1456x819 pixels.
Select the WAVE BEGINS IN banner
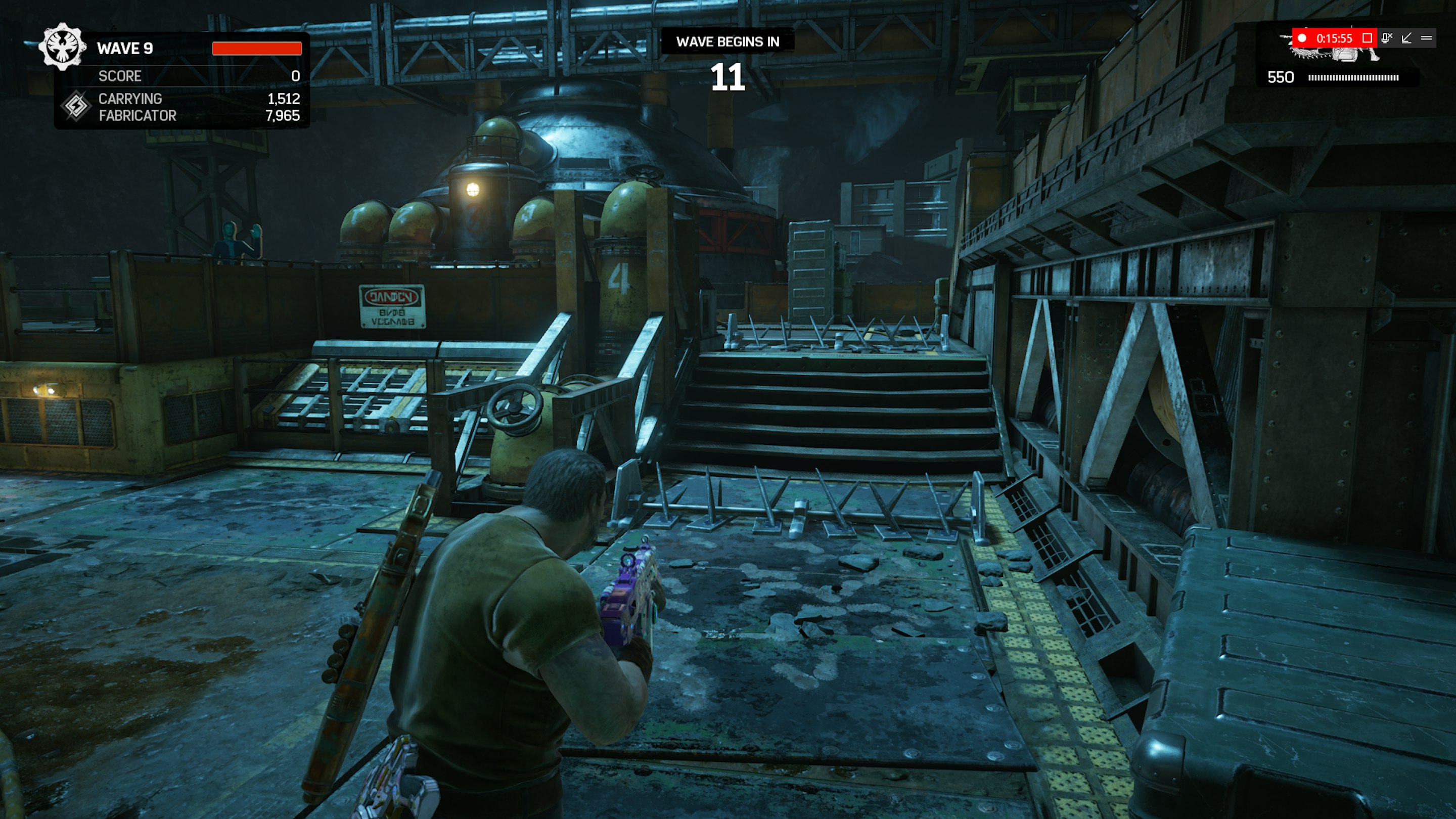pos(727,40)
